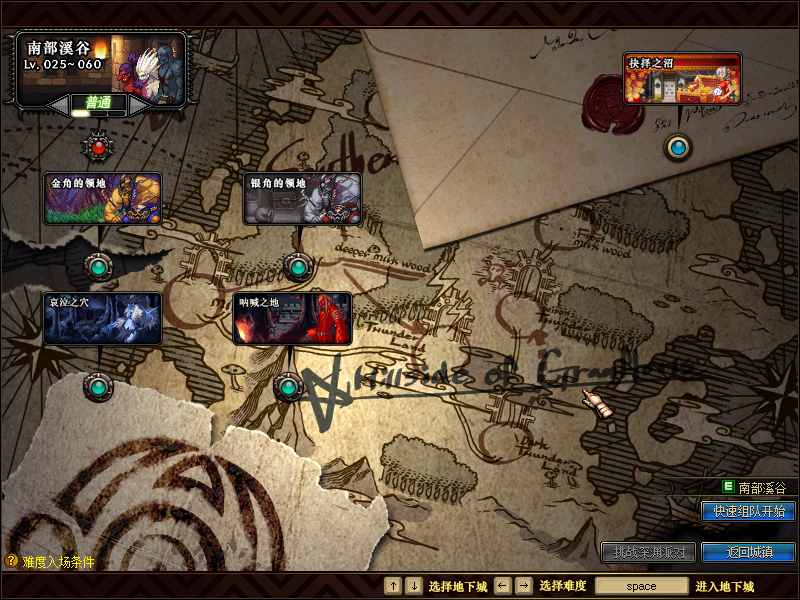The height and width of the screenshot is (600, 800).
Task: Click the teal map node below 银角的领地
Action: (x=297, y=267)
